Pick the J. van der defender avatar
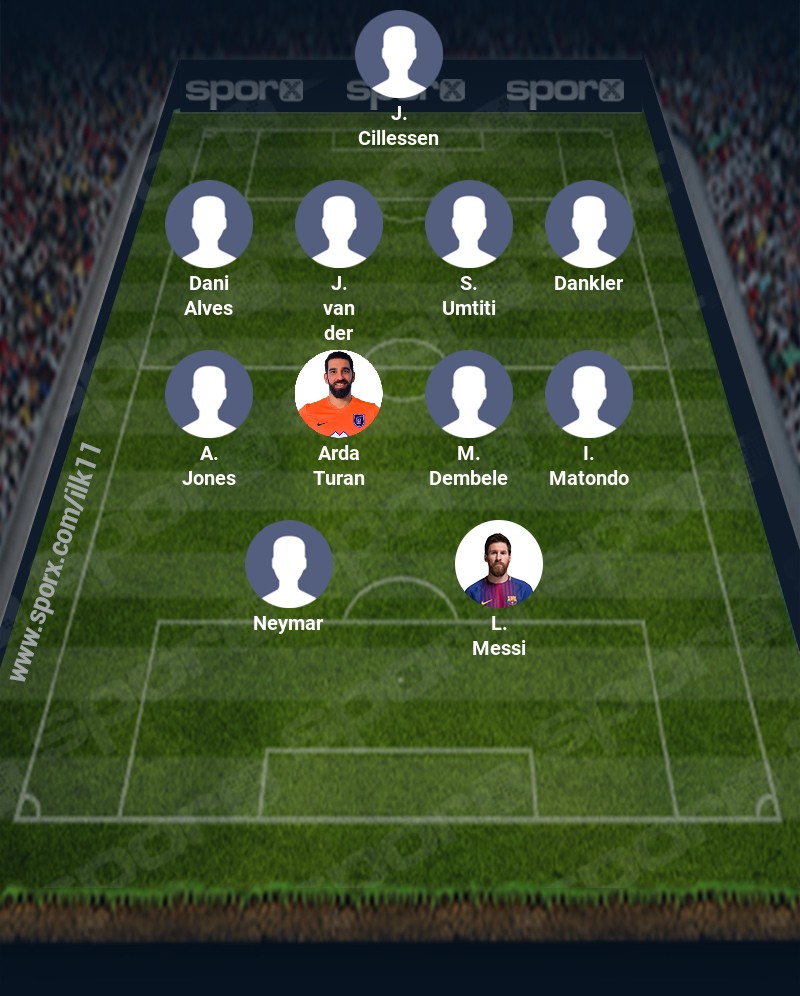Image resolution: width=800 pixels, height=996 pixels. (339, 224)
